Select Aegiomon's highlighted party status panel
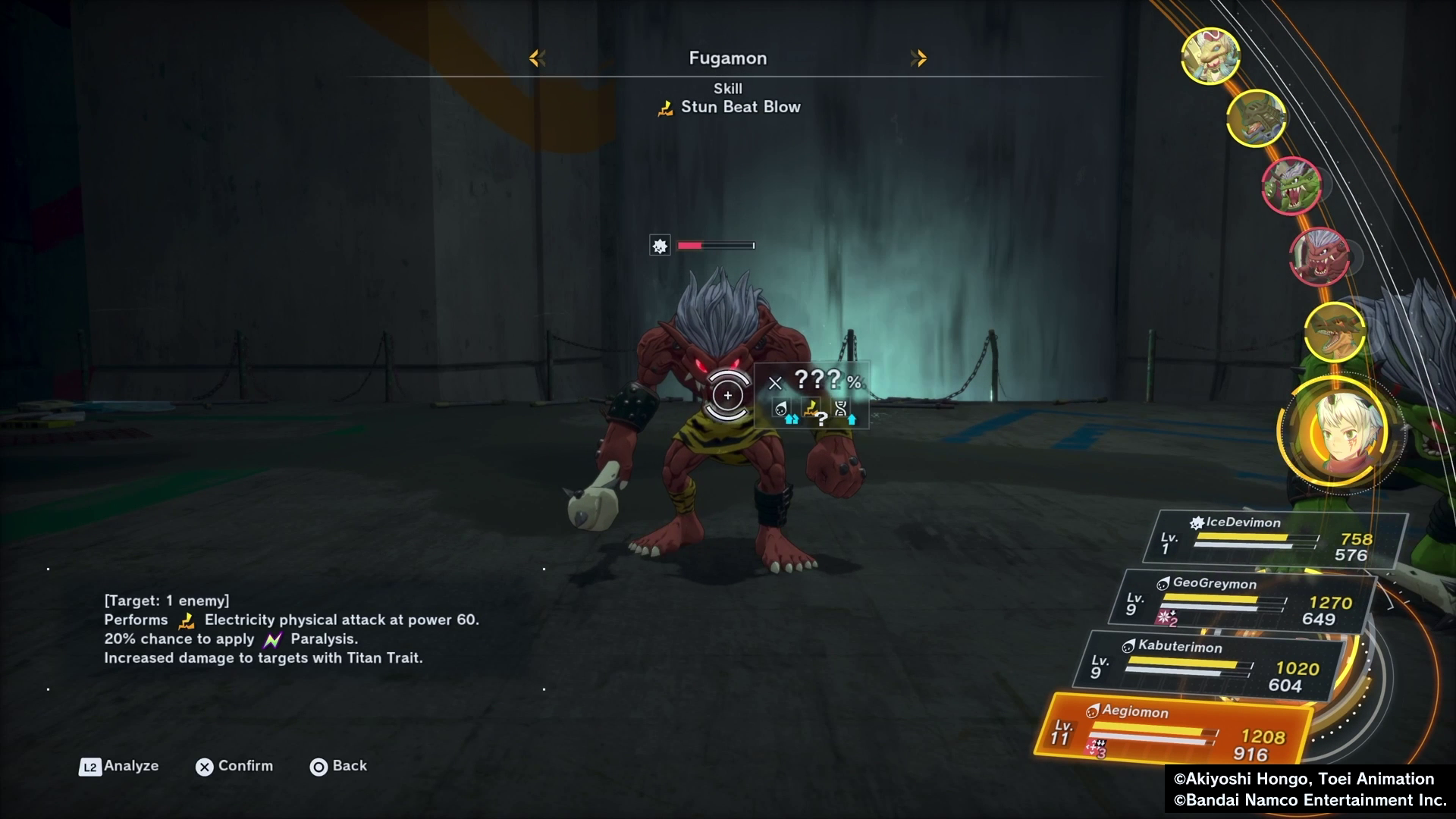Viewport: 1456px width, 819px height. (x=1175, y=730)
